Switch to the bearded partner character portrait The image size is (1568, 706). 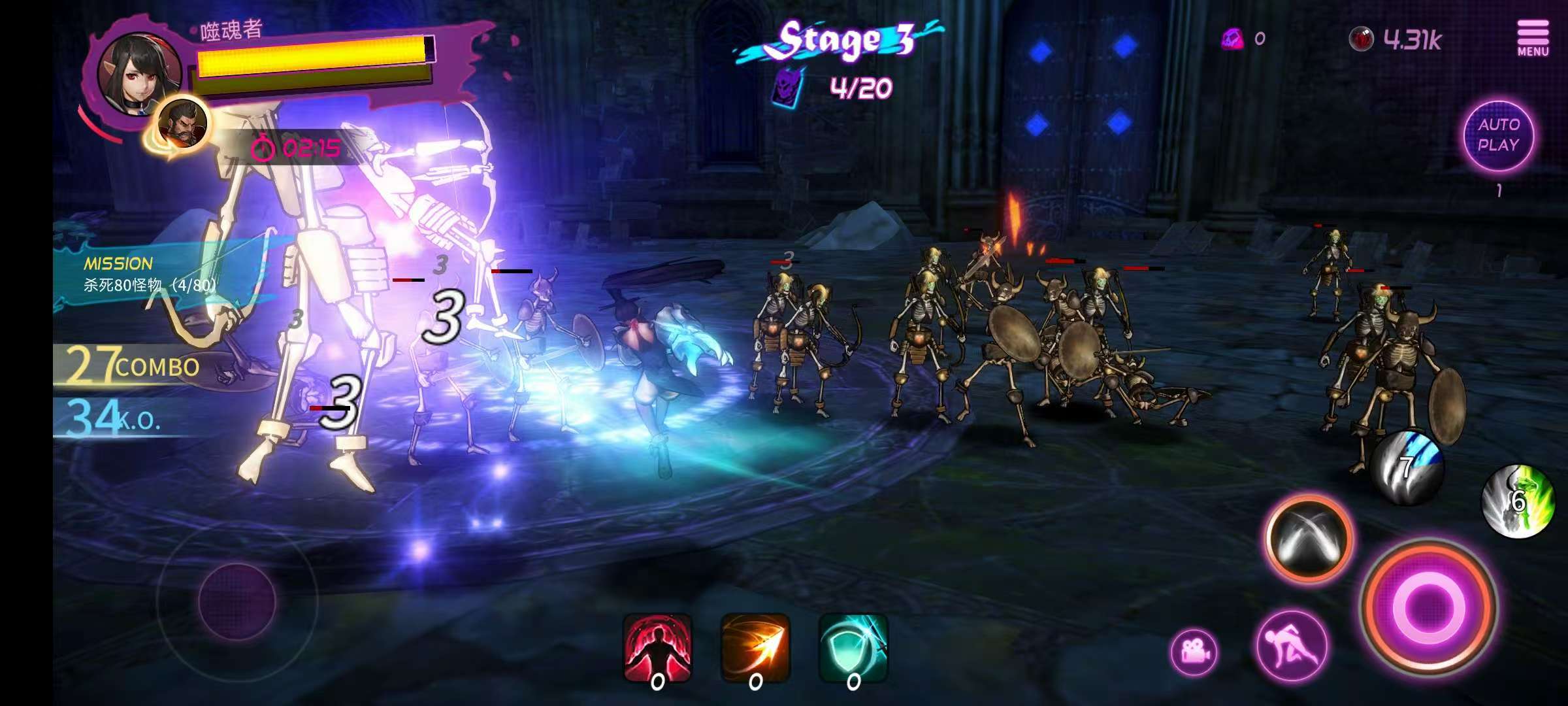coord(183,124)
